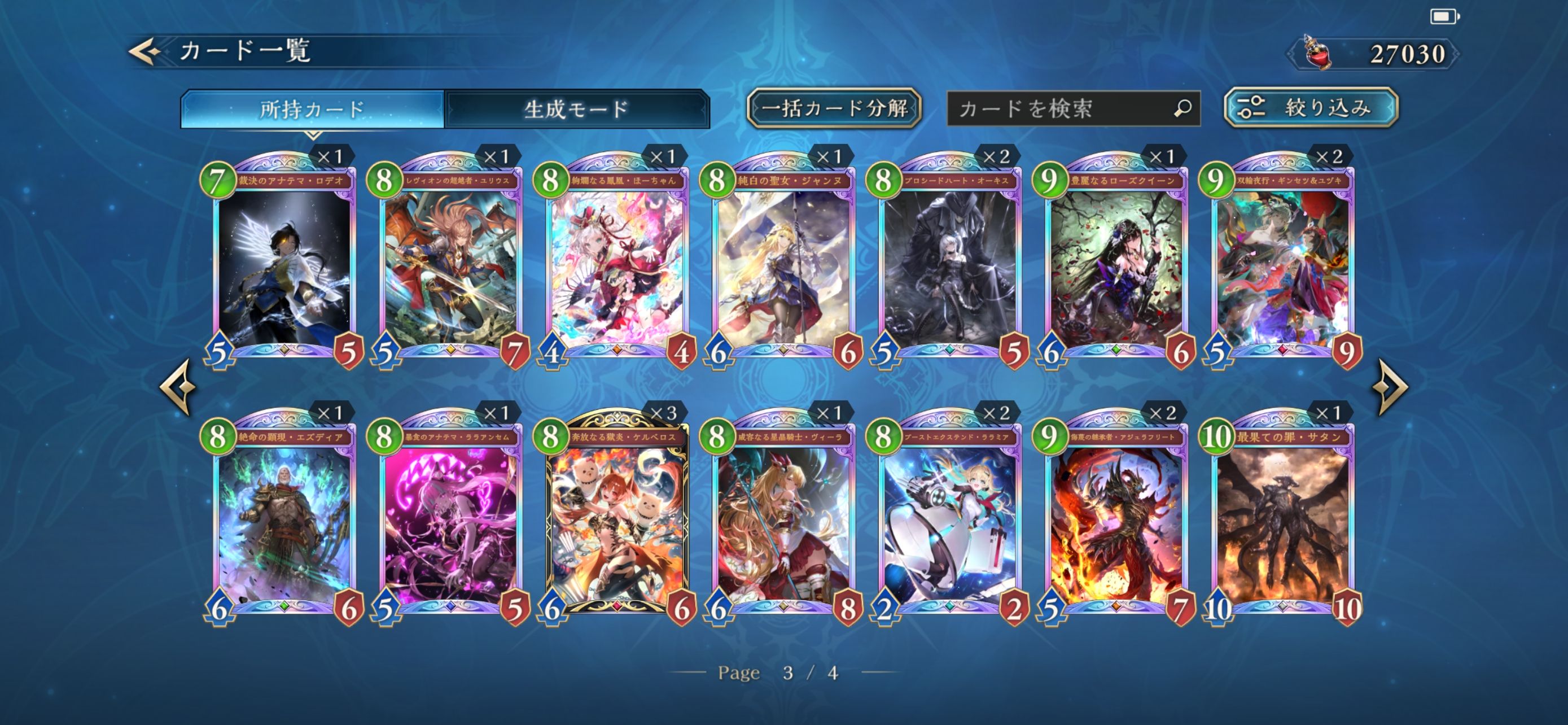Go back using the カード一覧 arrow
The image size is (1568, 725).
click(x=146, y=51)
